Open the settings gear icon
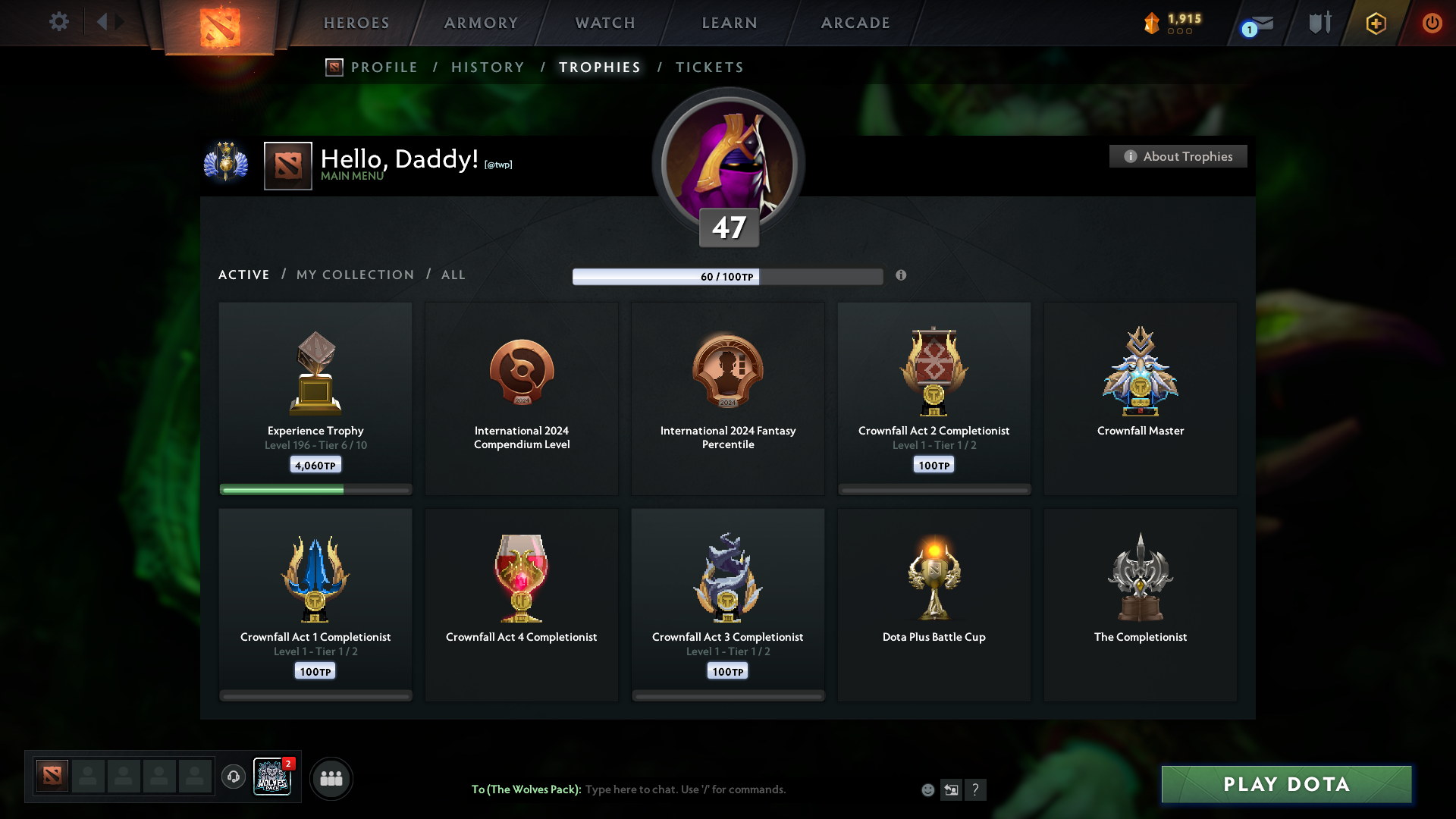The image size is (1456, 819). [59, 22]
